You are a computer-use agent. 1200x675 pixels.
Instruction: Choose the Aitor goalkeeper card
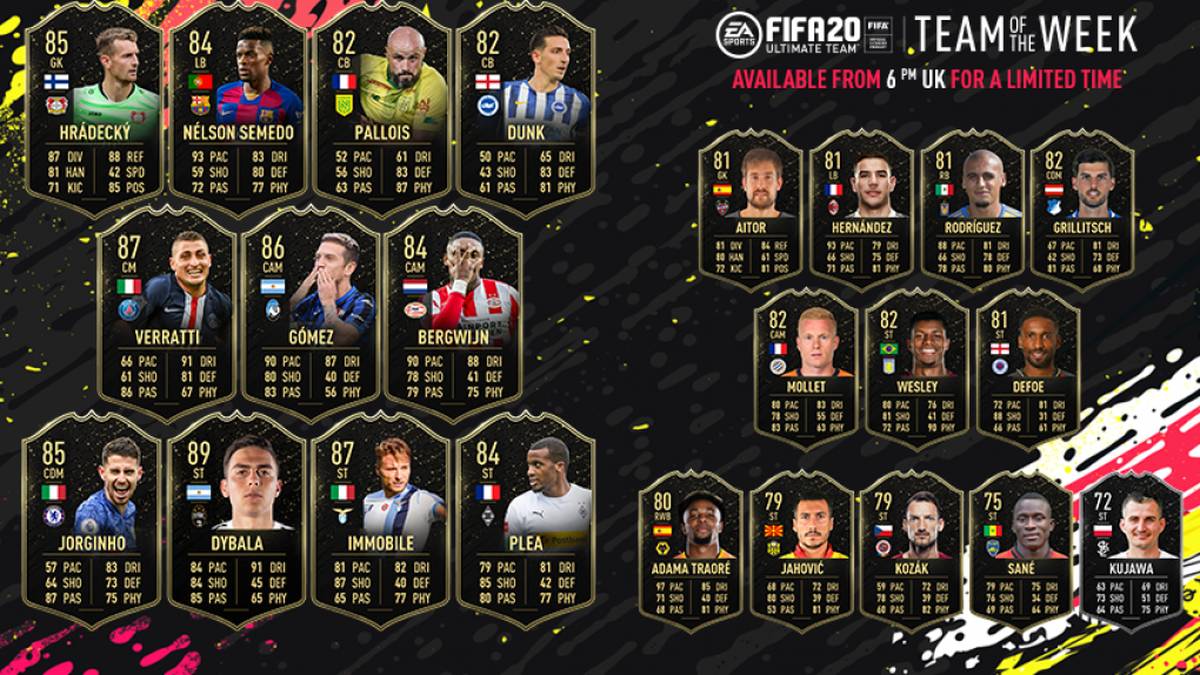750,210
